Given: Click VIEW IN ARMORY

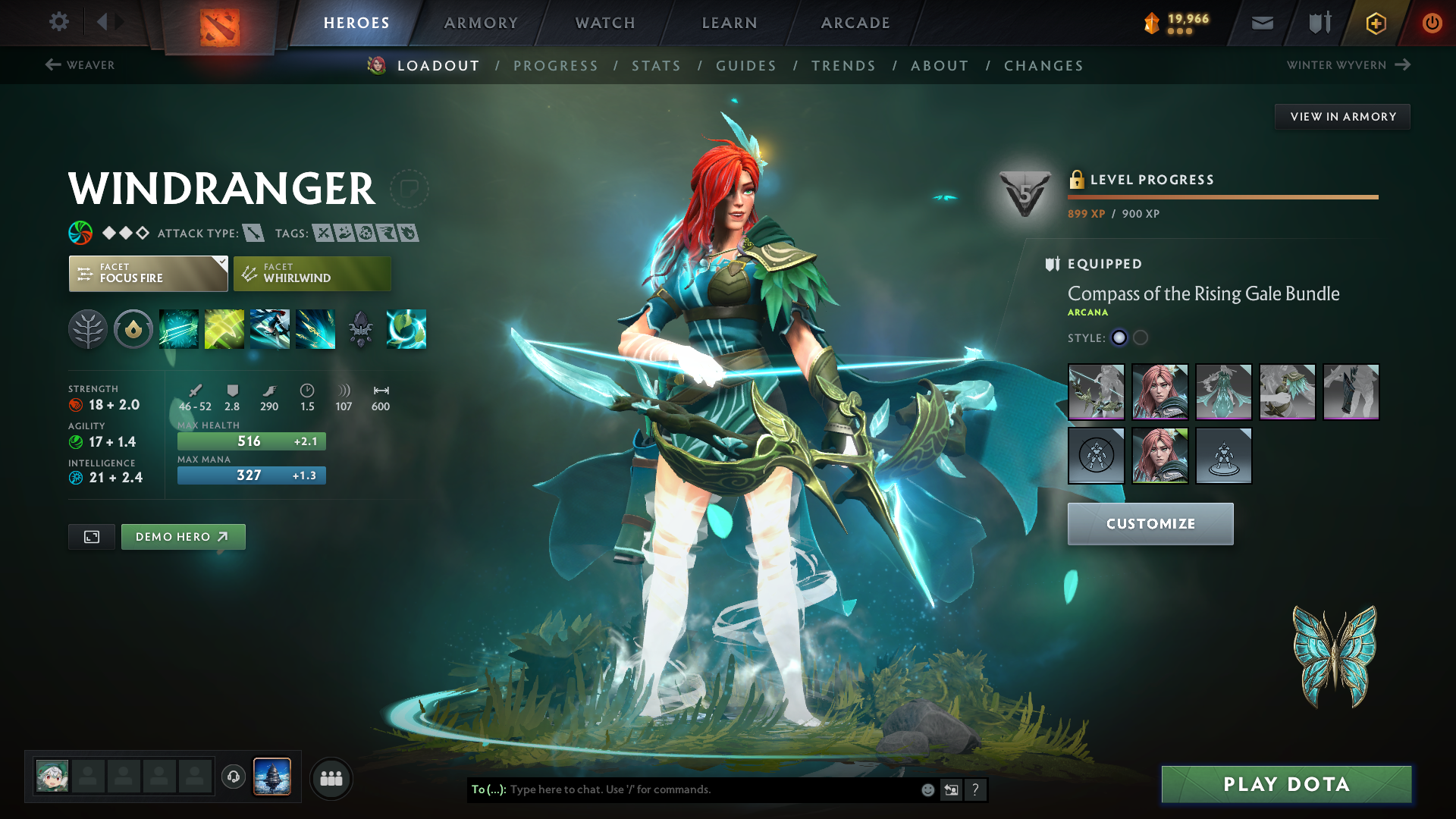Looking at the screenshot, I should (x=1342, y=116).
